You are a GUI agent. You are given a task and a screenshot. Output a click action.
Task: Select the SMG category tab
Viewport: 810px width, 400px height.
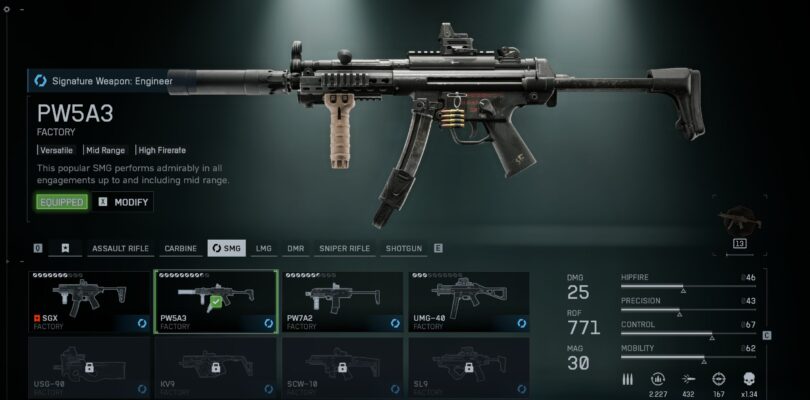(x=226, y=248)
